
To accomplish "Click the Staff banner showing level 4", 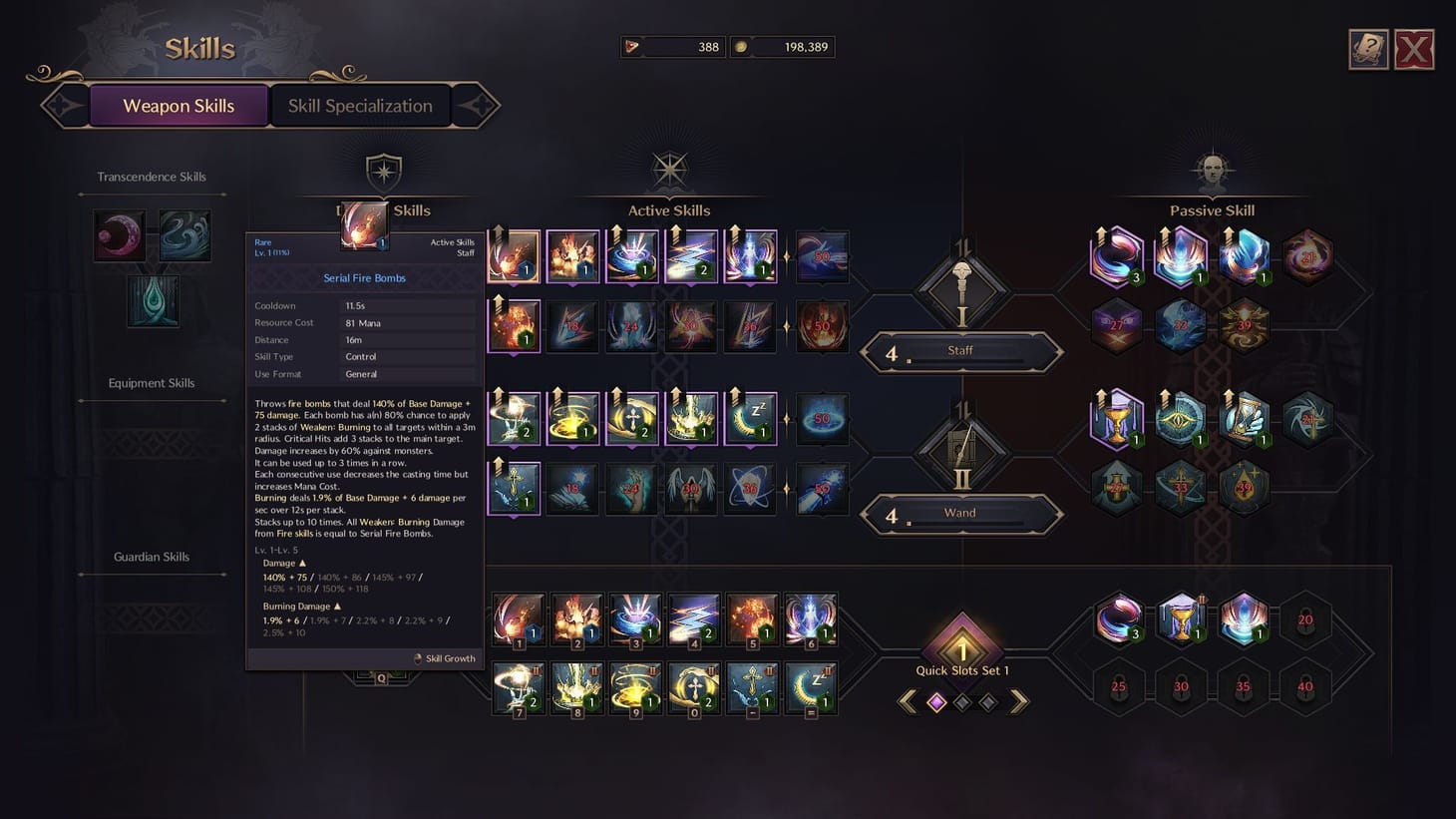I will pyautogui.click(x=960, y=350).
